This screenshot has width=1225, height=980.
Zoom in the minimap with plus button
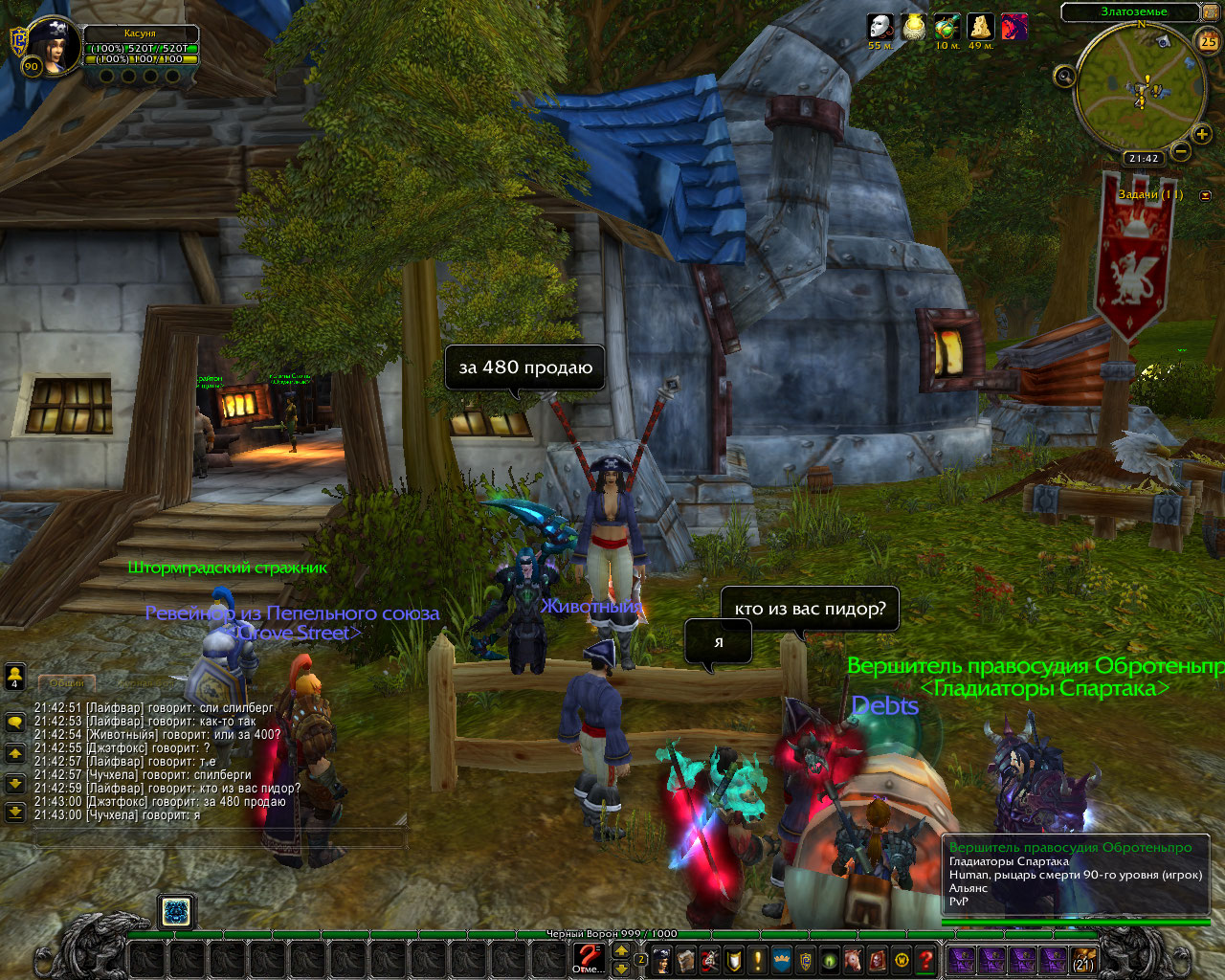point(1202,134)
